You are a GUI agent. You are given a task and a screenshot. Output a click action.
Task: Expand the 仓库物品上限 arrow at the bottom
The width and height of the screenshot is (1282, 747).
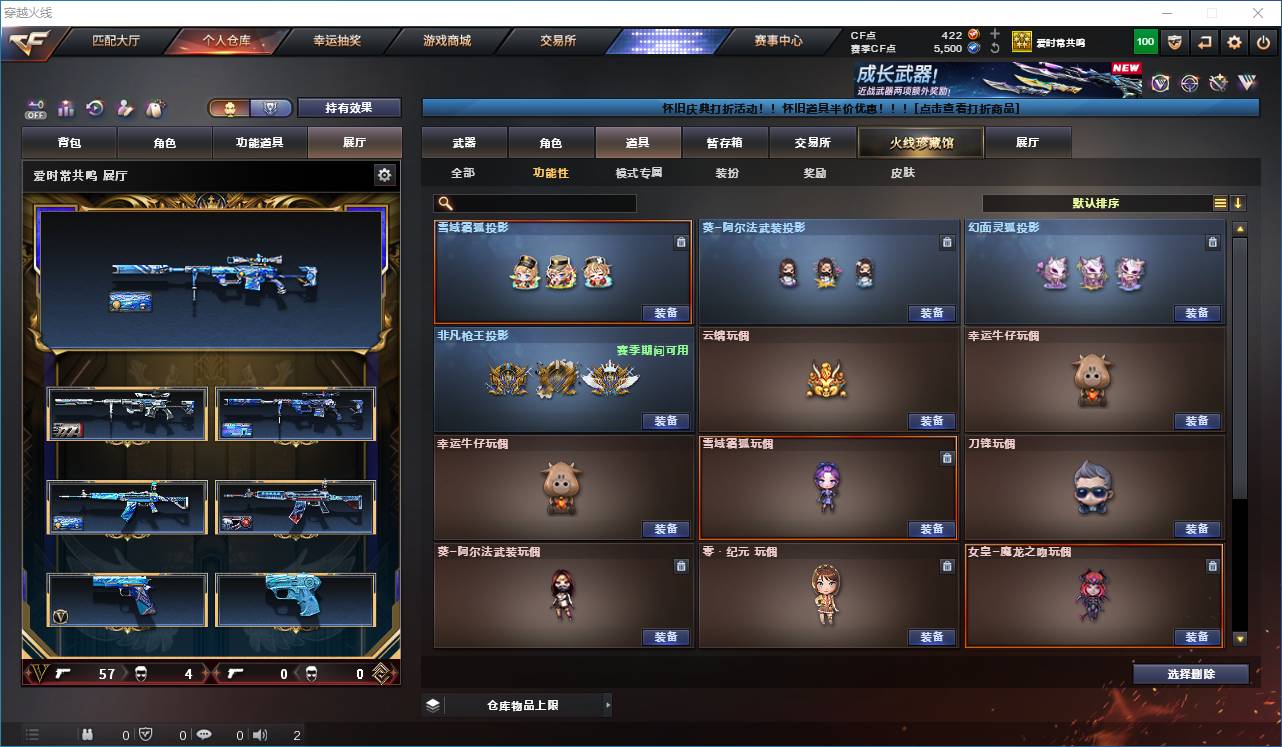(608, 704)
